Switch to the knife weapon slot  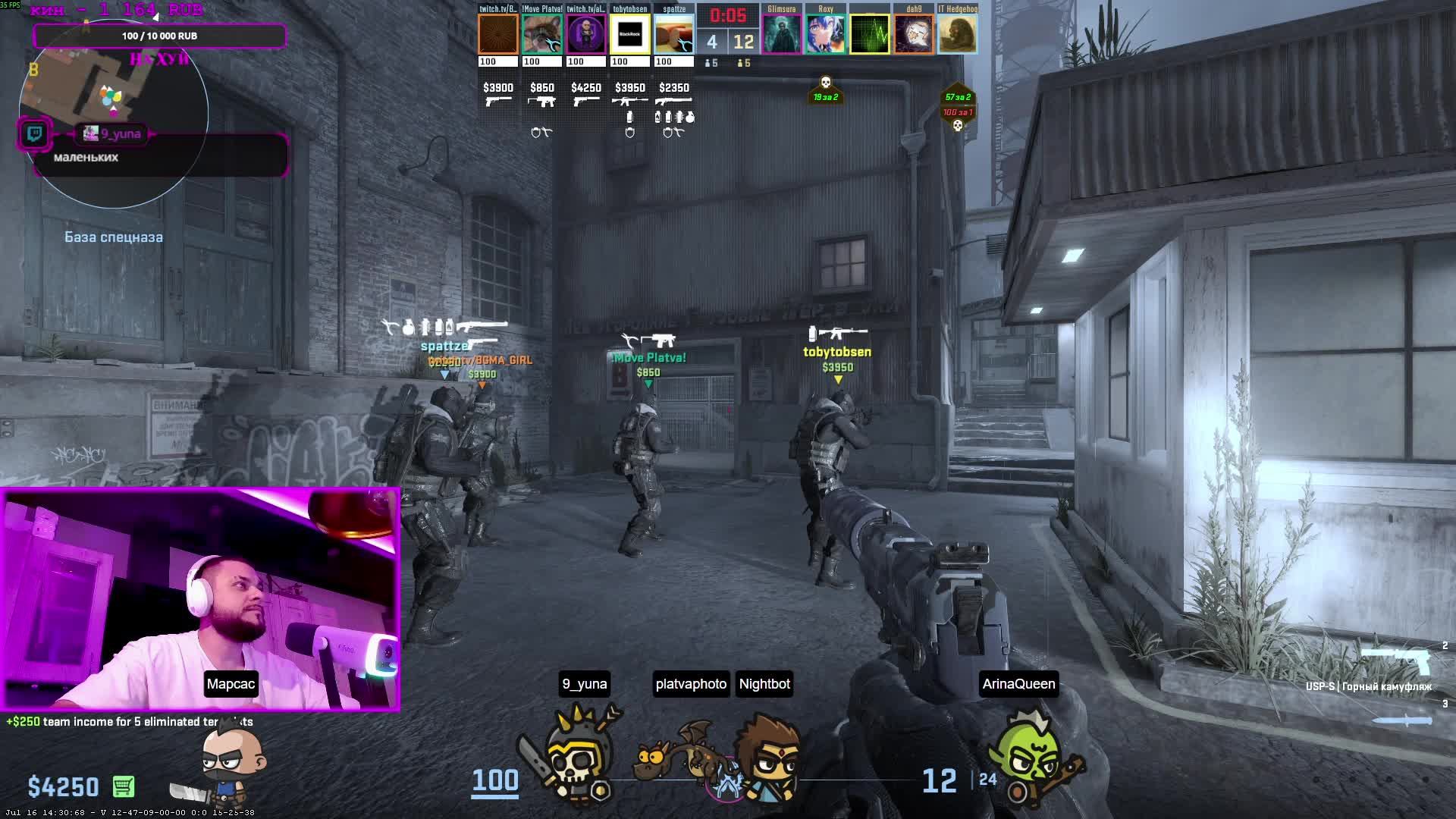tap(1403, 720)
